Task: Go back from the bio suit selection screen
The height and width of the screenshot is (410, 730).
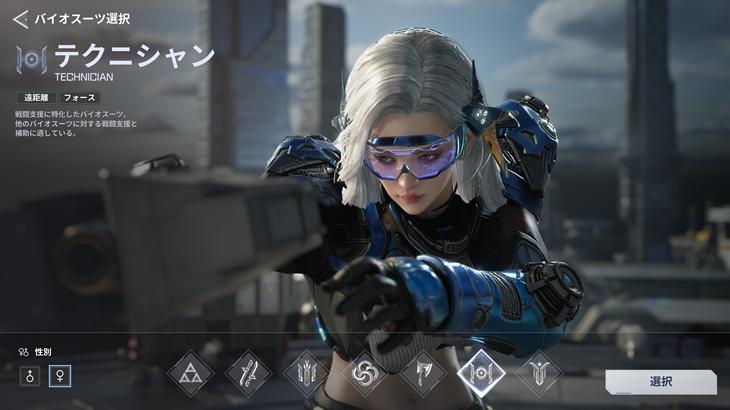Action: 20,19
